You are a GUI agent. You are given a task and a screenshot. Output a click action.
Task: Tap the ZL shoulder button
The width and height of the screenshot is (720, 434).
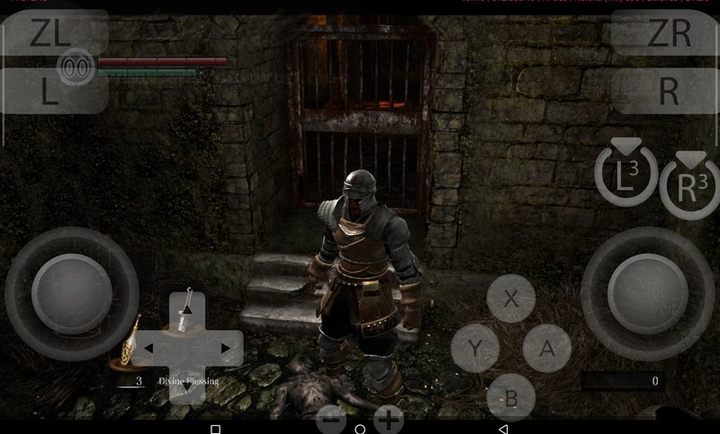tap(50, 33)
